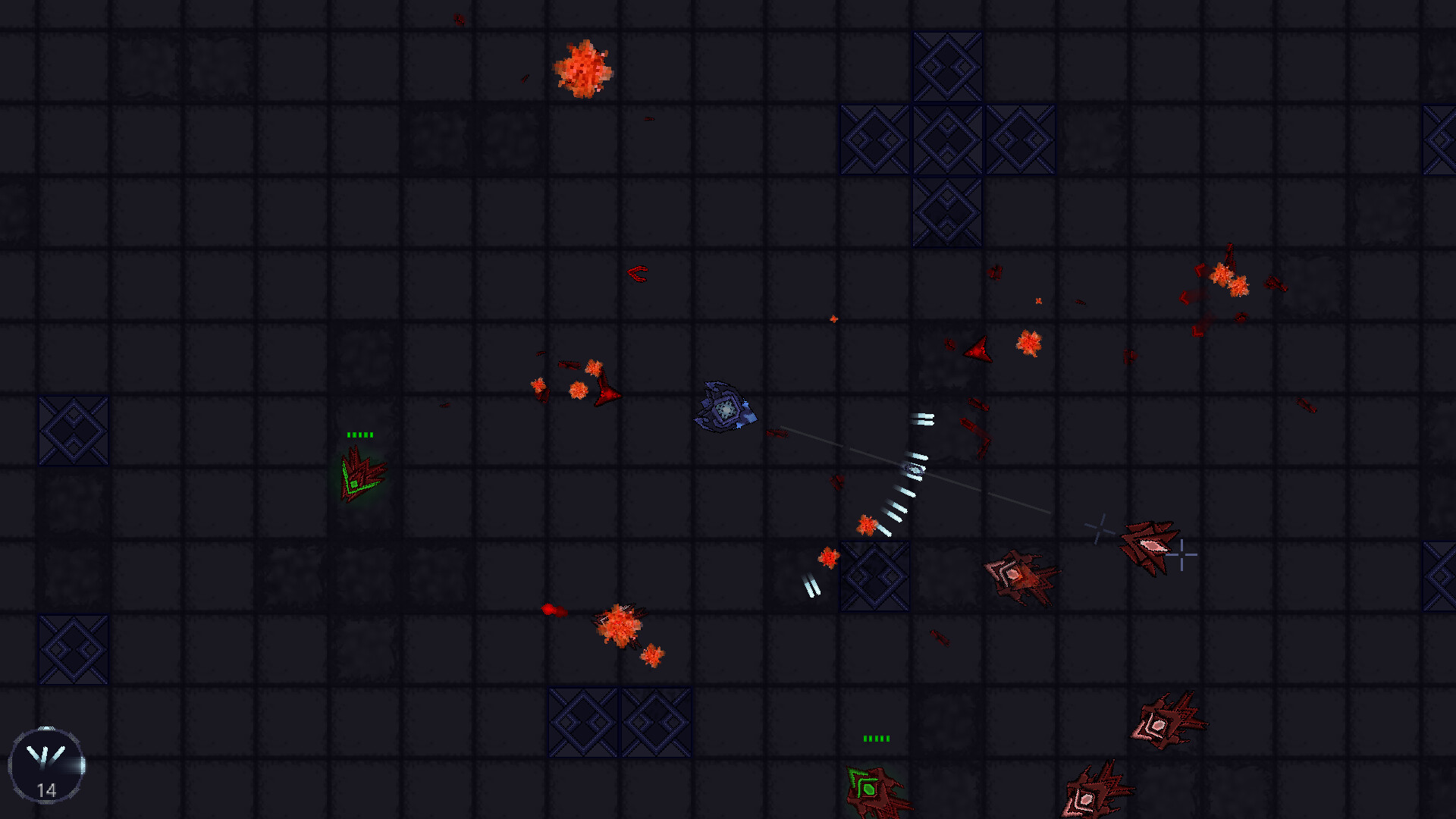
Task: Click the '14' ammo counter on the weapon icon
Action: [47, 790]
